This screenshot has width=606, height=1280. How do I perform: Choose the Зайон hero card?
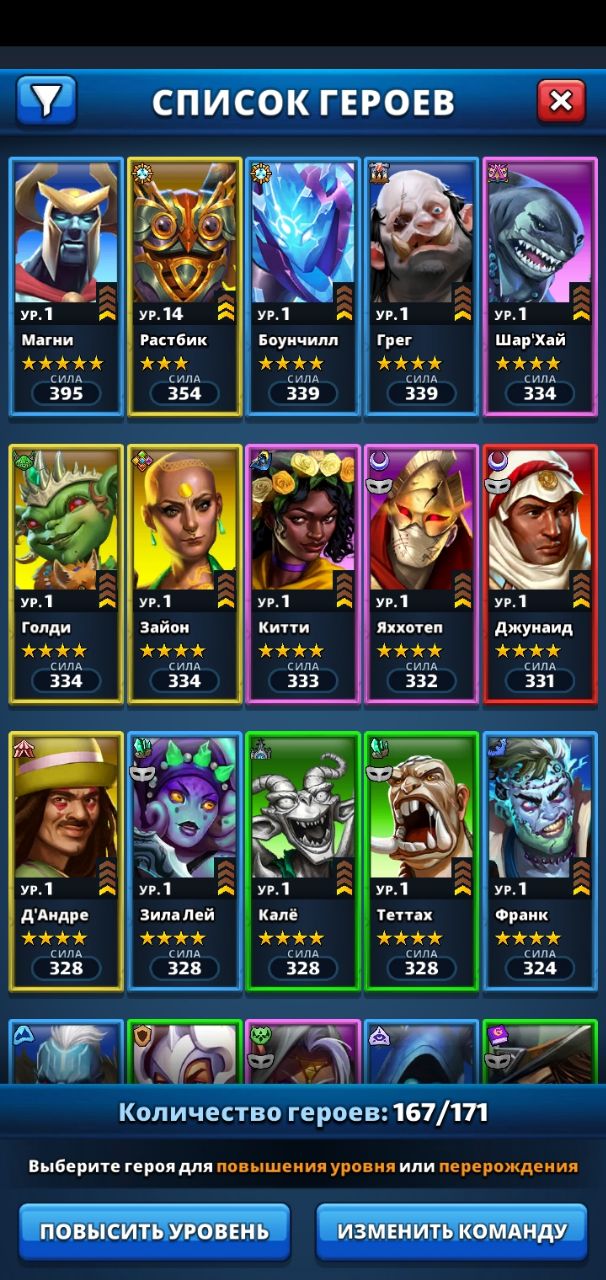tap(184, 574)
